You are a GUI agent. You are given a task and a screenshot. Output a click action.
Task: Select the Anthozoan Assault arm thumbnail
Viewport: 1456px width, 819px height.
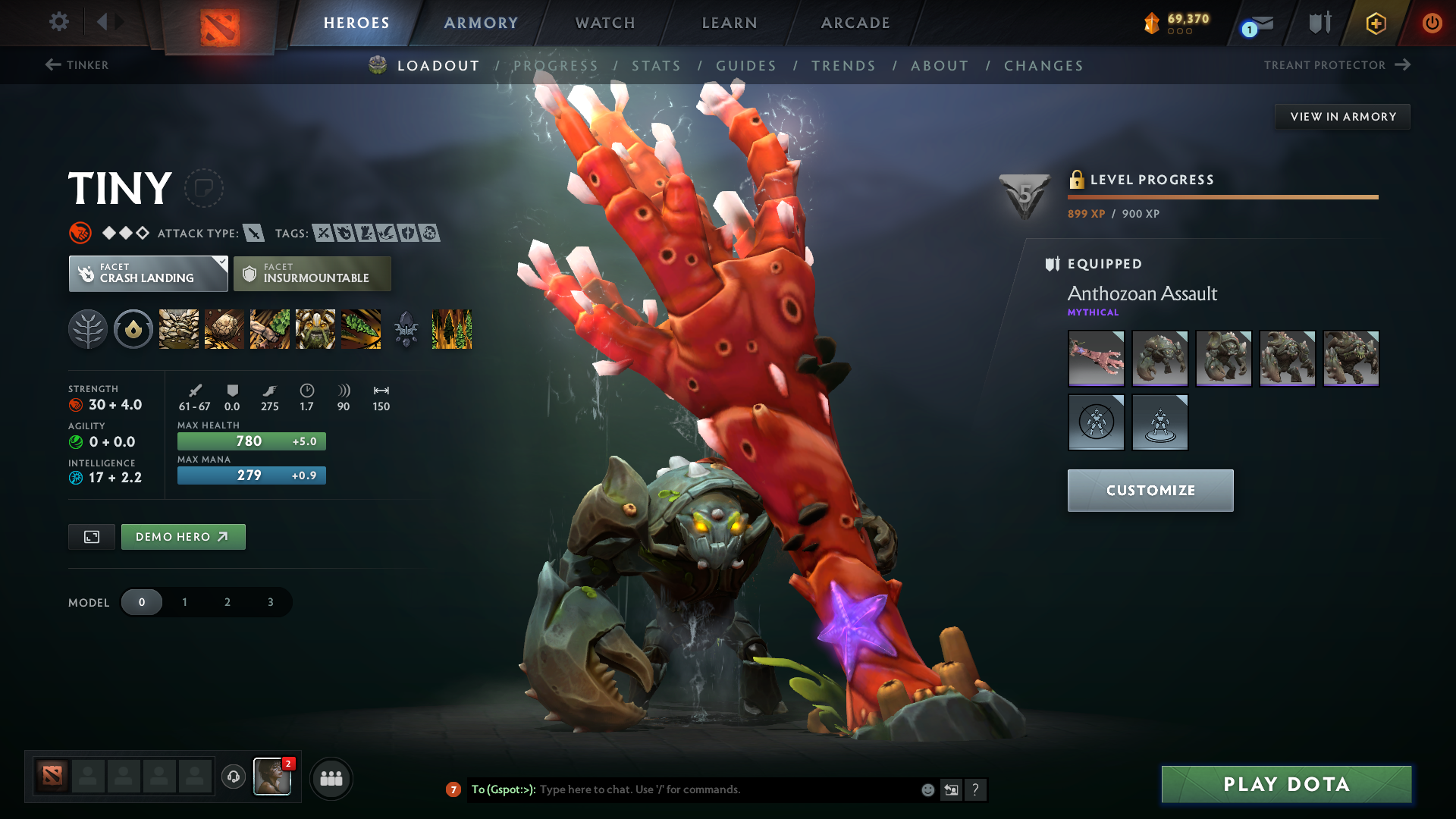(1096, 358)
